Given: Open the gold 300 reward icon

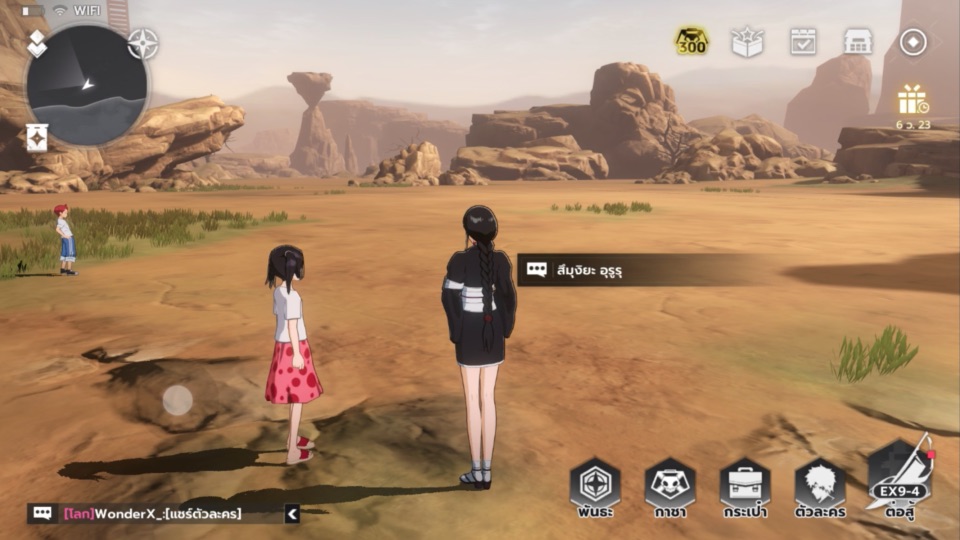Looking at the screenshot, I should tap(691, 41).
